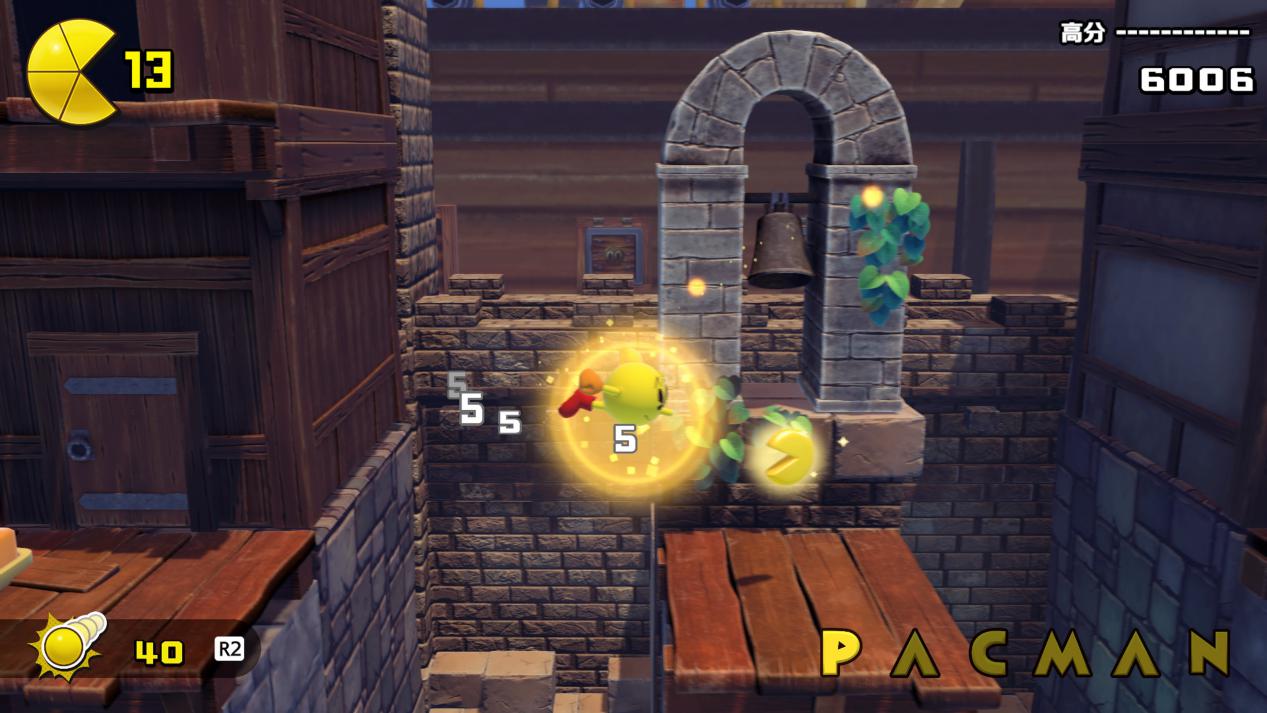Click the letter P collectible tracker

[x=841, y=653]
